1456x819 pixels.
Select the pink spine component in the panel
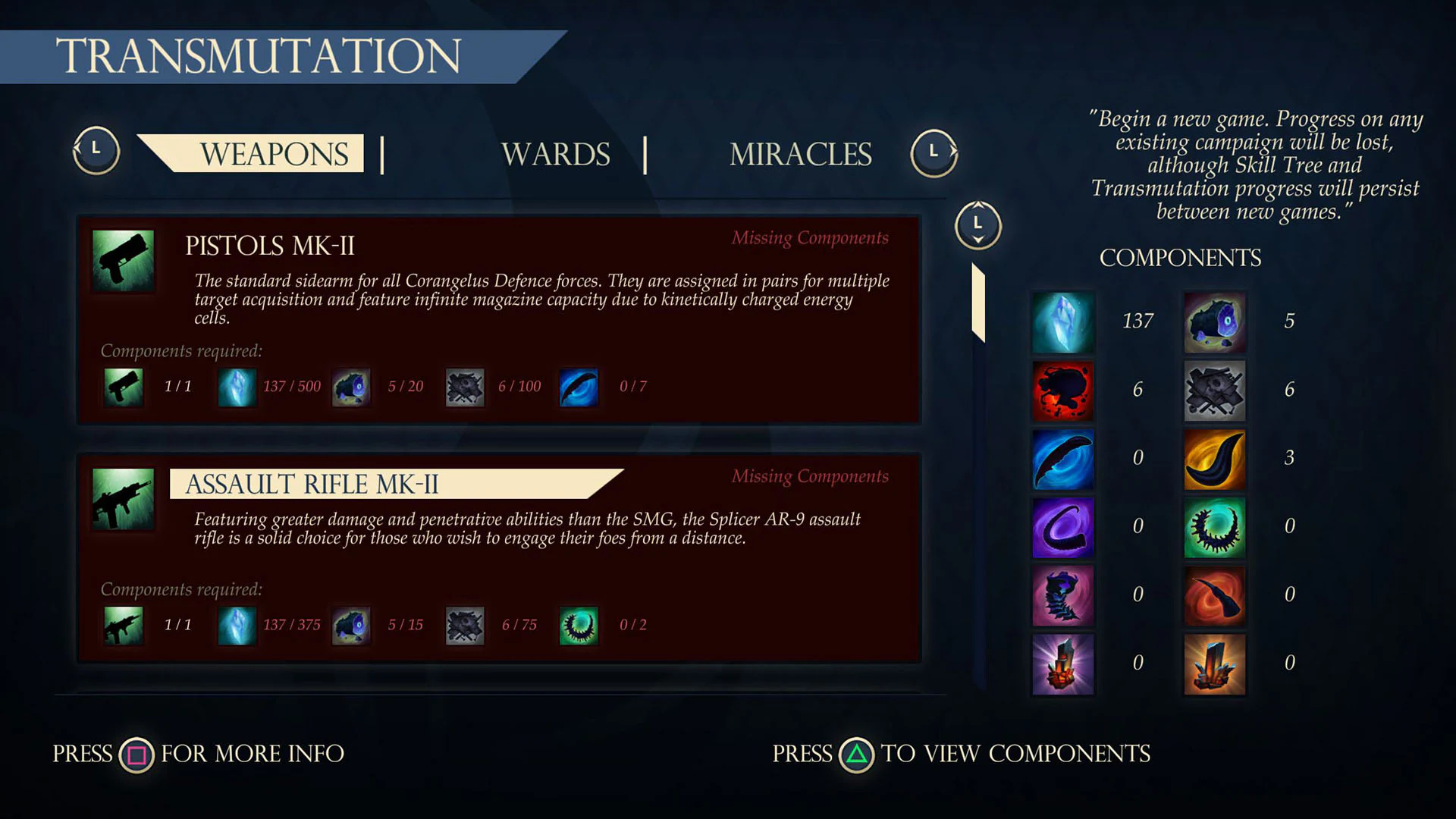pyautogui.click(x=1062, y=595)
